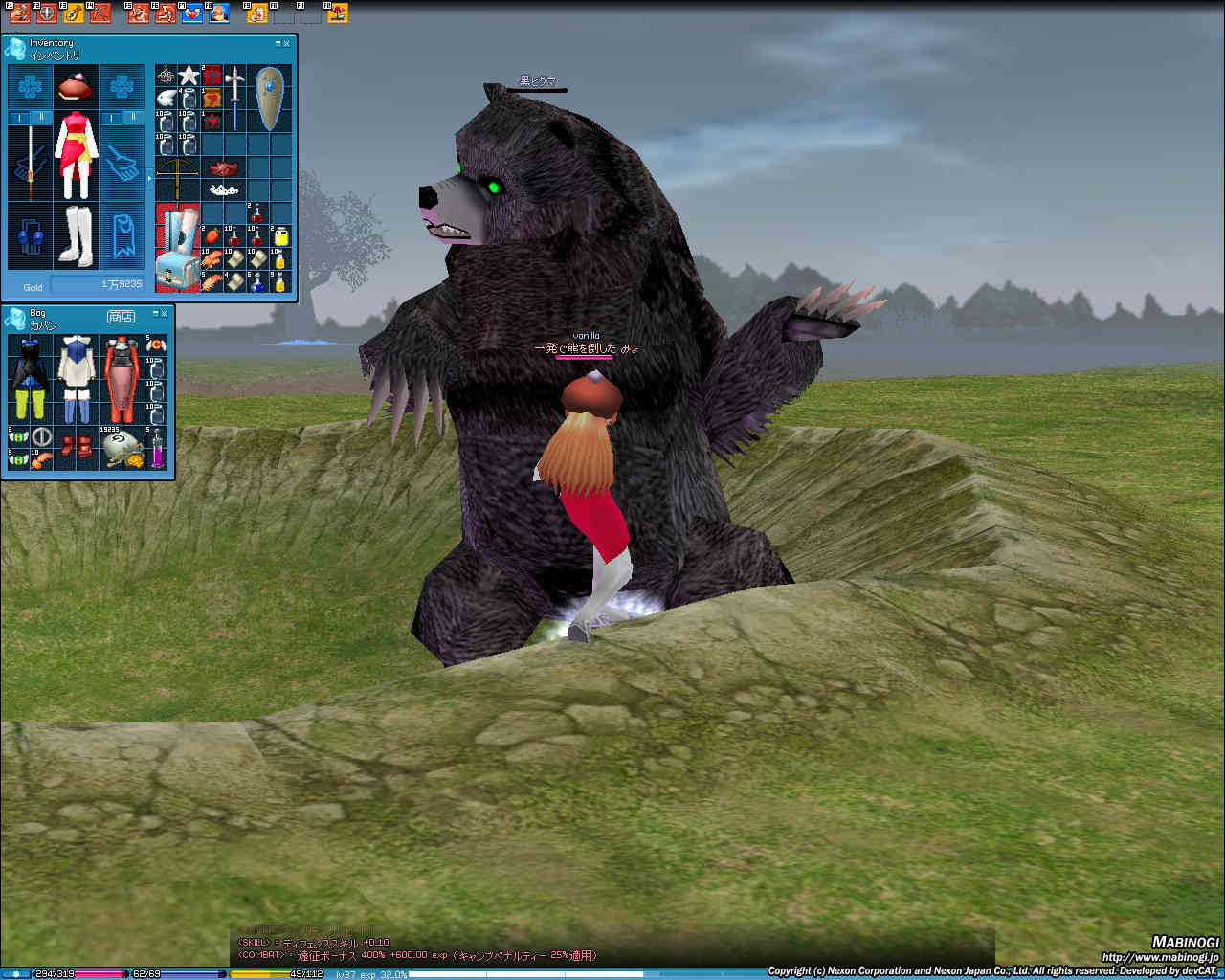Select the purple potion bottle in Bag
This screenshot has width=1225, height=980.
coord(157,448)
